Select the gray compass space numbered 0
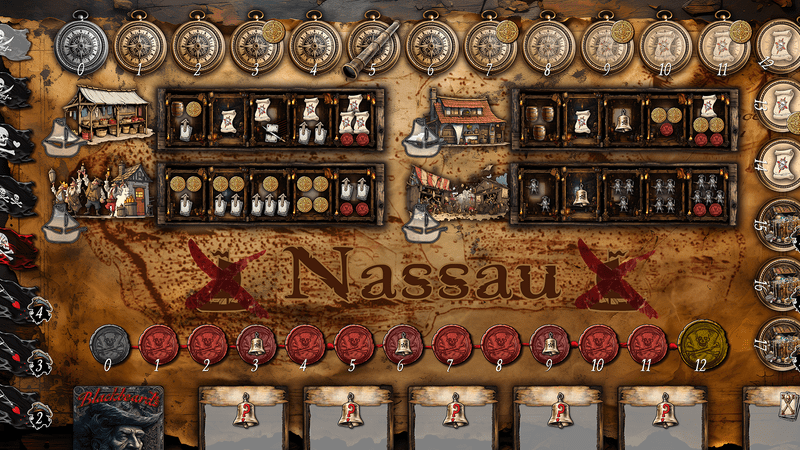 81,45
